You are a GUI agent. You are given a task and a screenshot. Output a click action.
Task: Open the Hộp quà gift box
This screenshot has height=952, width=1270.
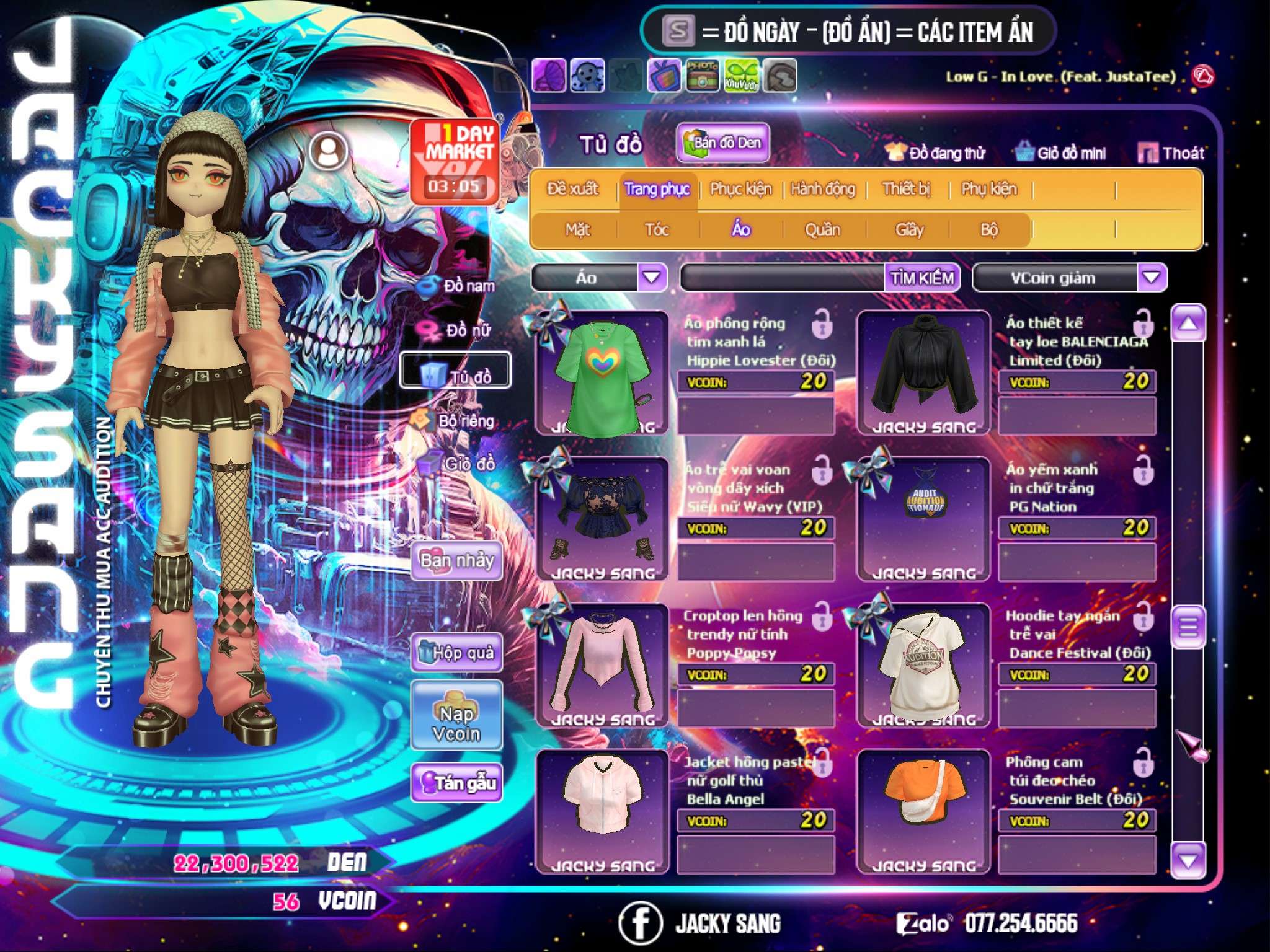click(x=456, y=652)
